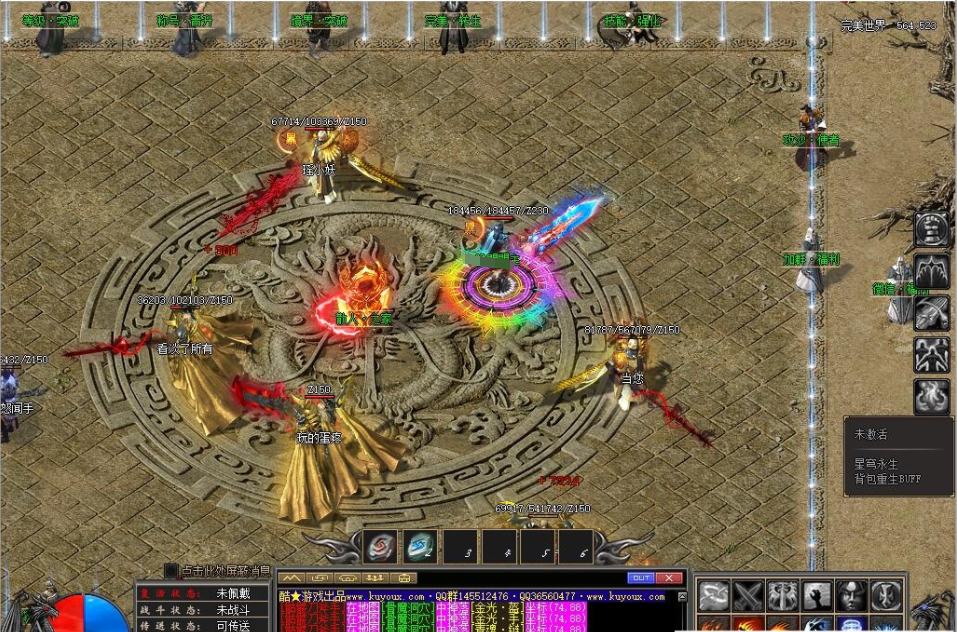Viewport: 957px width, 632px height.
Task: Click the winged emblem icon in bottom panel
Action: click(783, 596)
